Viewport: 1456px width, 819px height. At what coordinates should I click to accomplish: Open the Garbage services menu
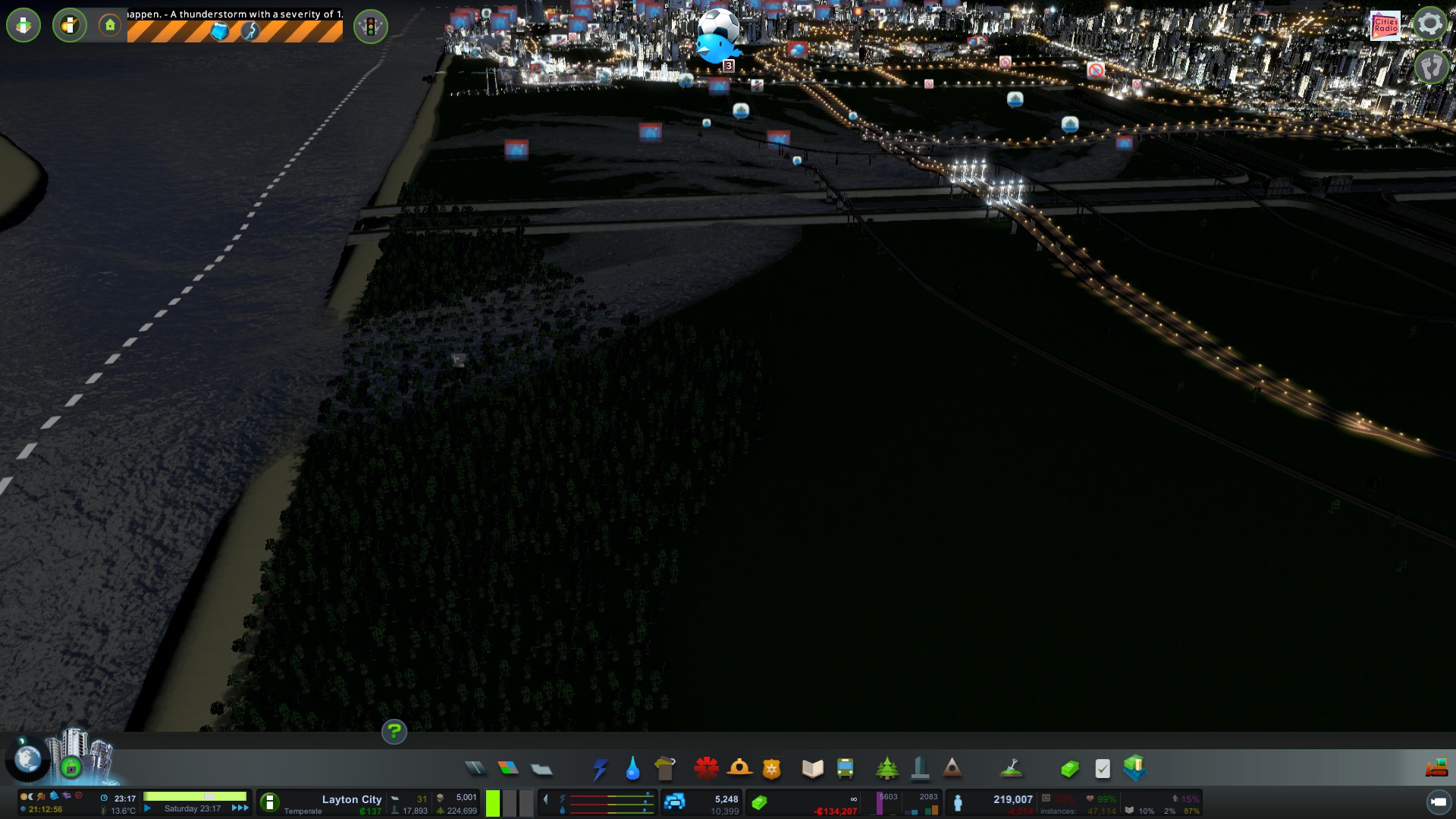point(665,769)
